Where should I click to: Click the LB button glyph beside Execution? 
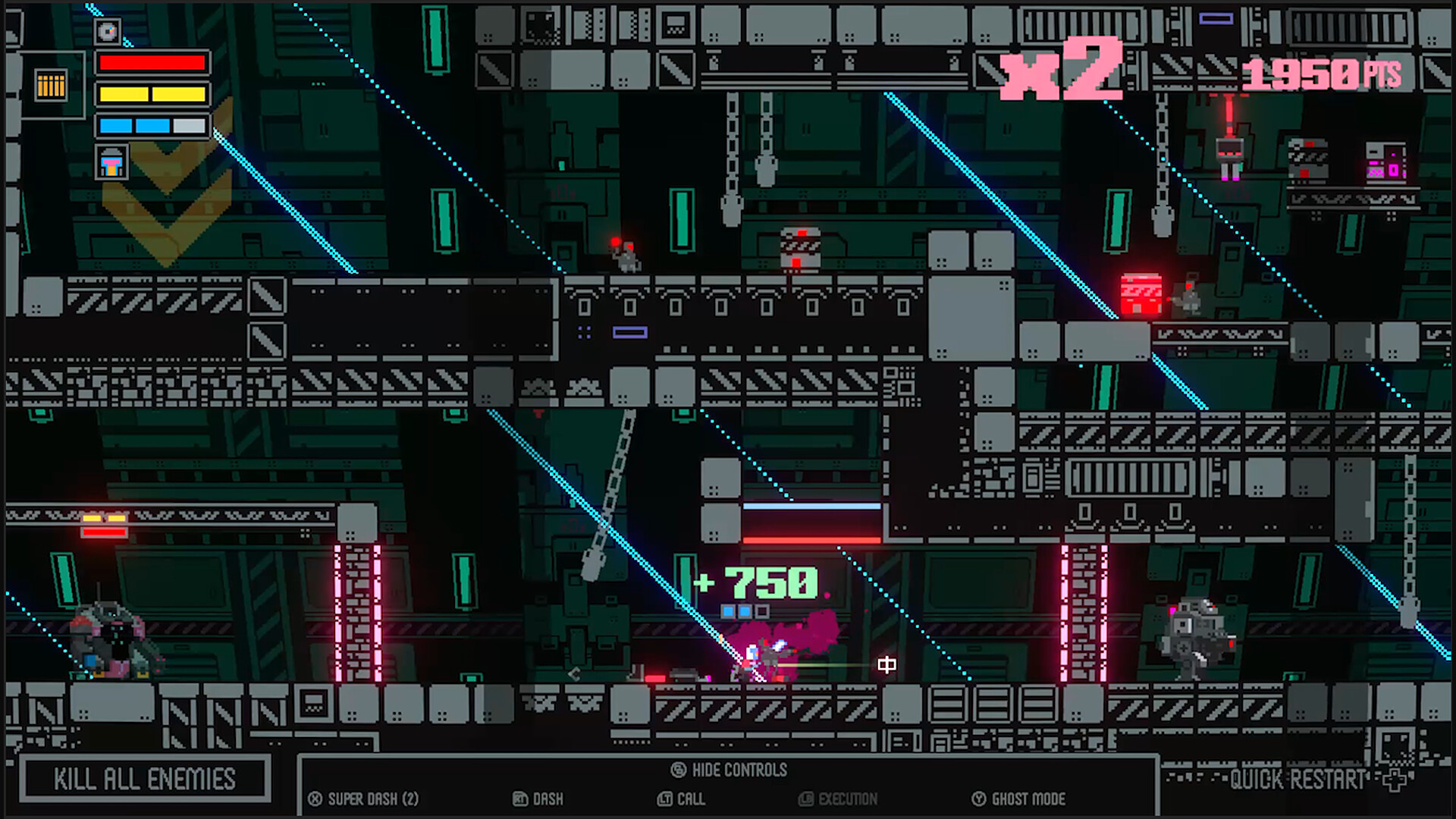coord(806,799)
